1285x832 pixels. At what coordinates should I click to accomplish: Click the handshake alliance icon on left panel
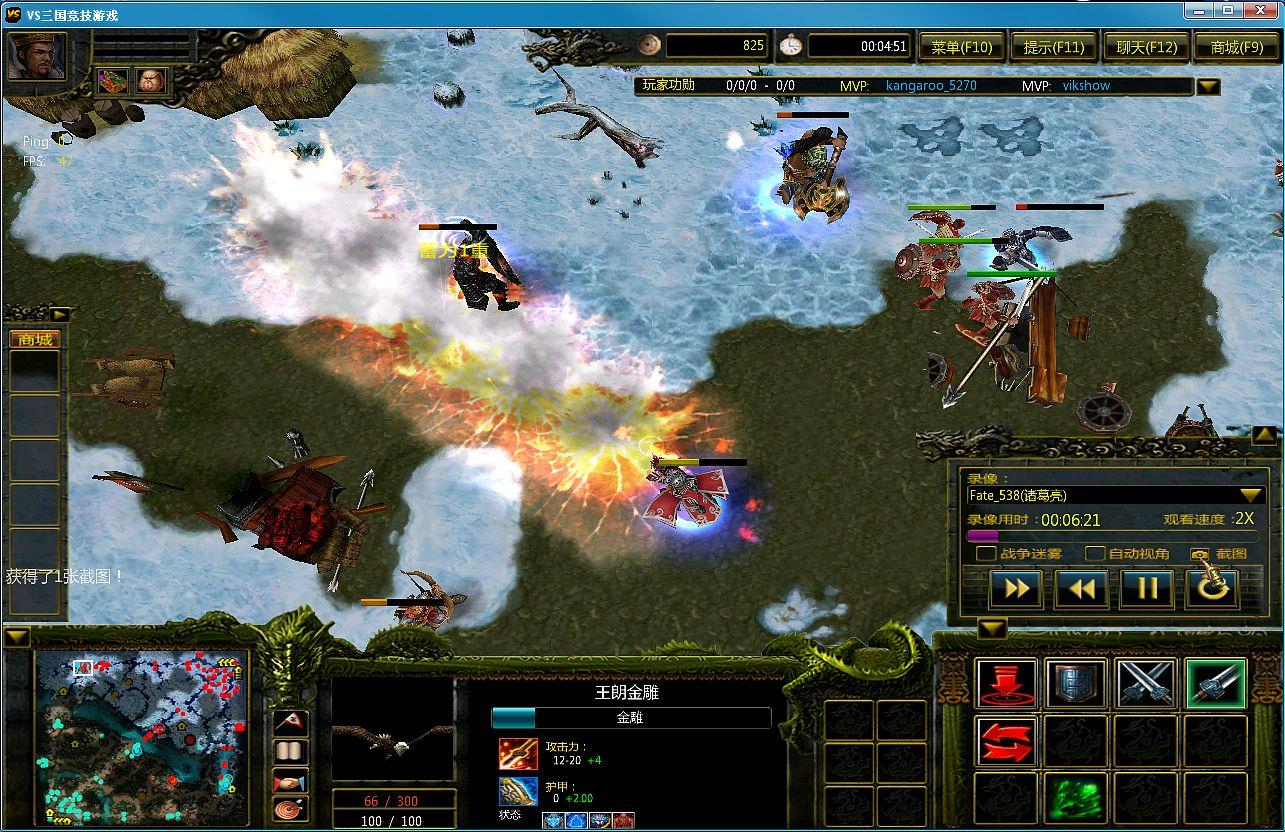click(291, 781)
